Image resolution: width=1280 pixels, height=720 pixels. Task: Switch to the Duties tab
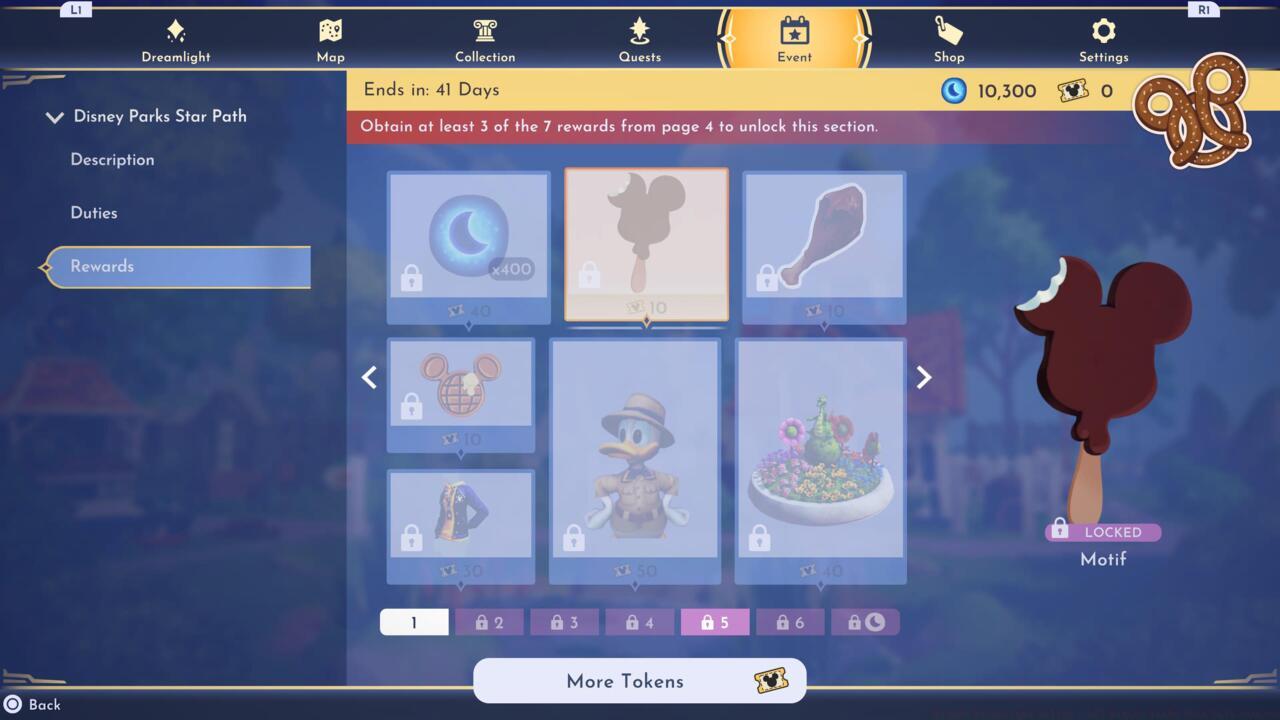click(94, 212)
